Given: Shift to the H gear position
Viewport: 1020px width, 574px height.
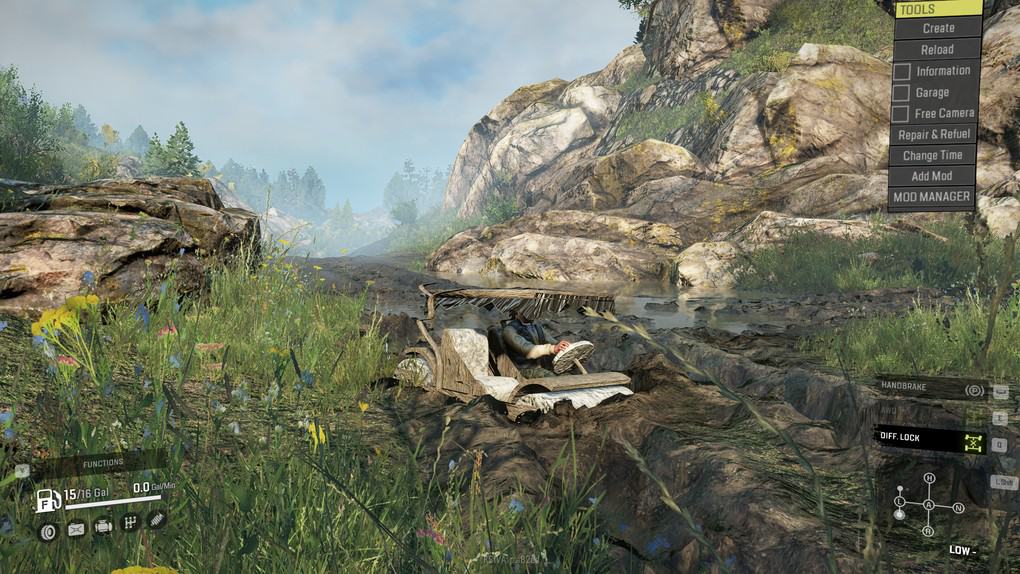Looking at the screenshot, I should (x=929, y=478).
